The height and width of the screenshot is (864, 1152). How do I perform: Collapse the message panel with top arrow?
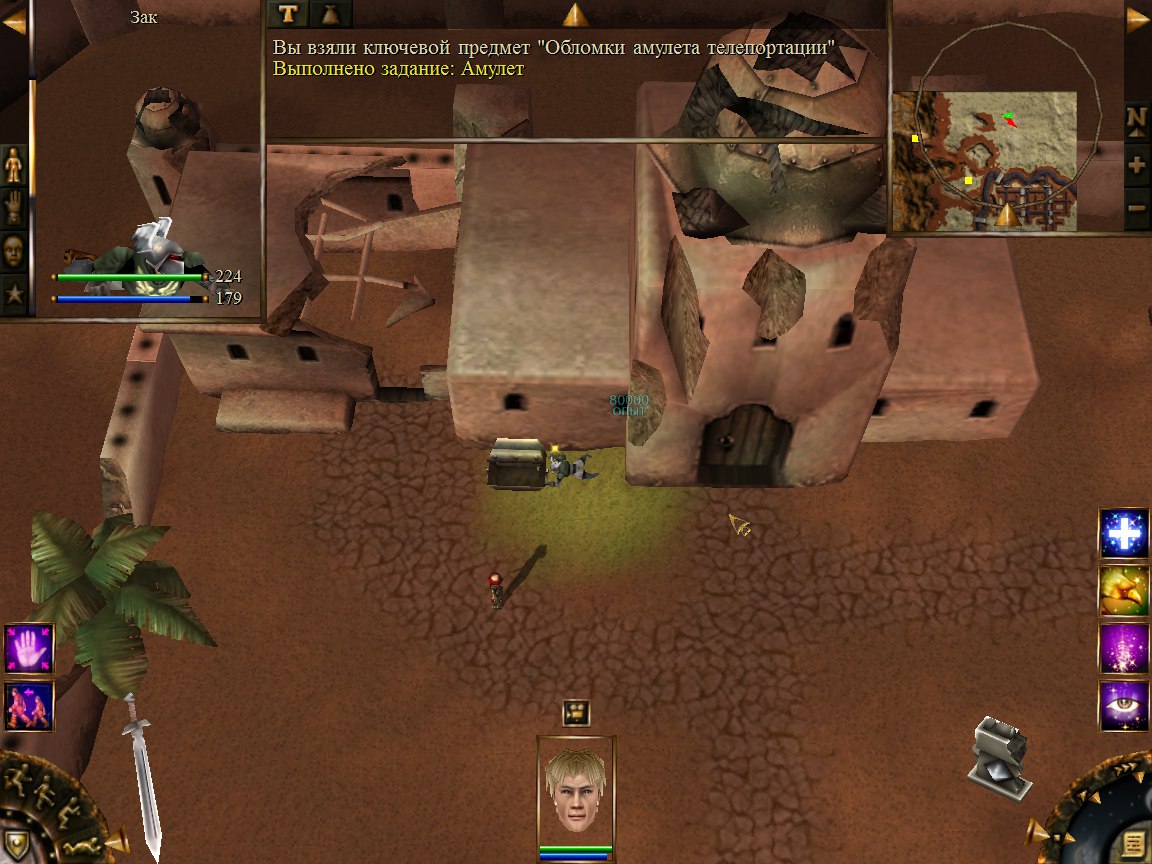[574, 14]
